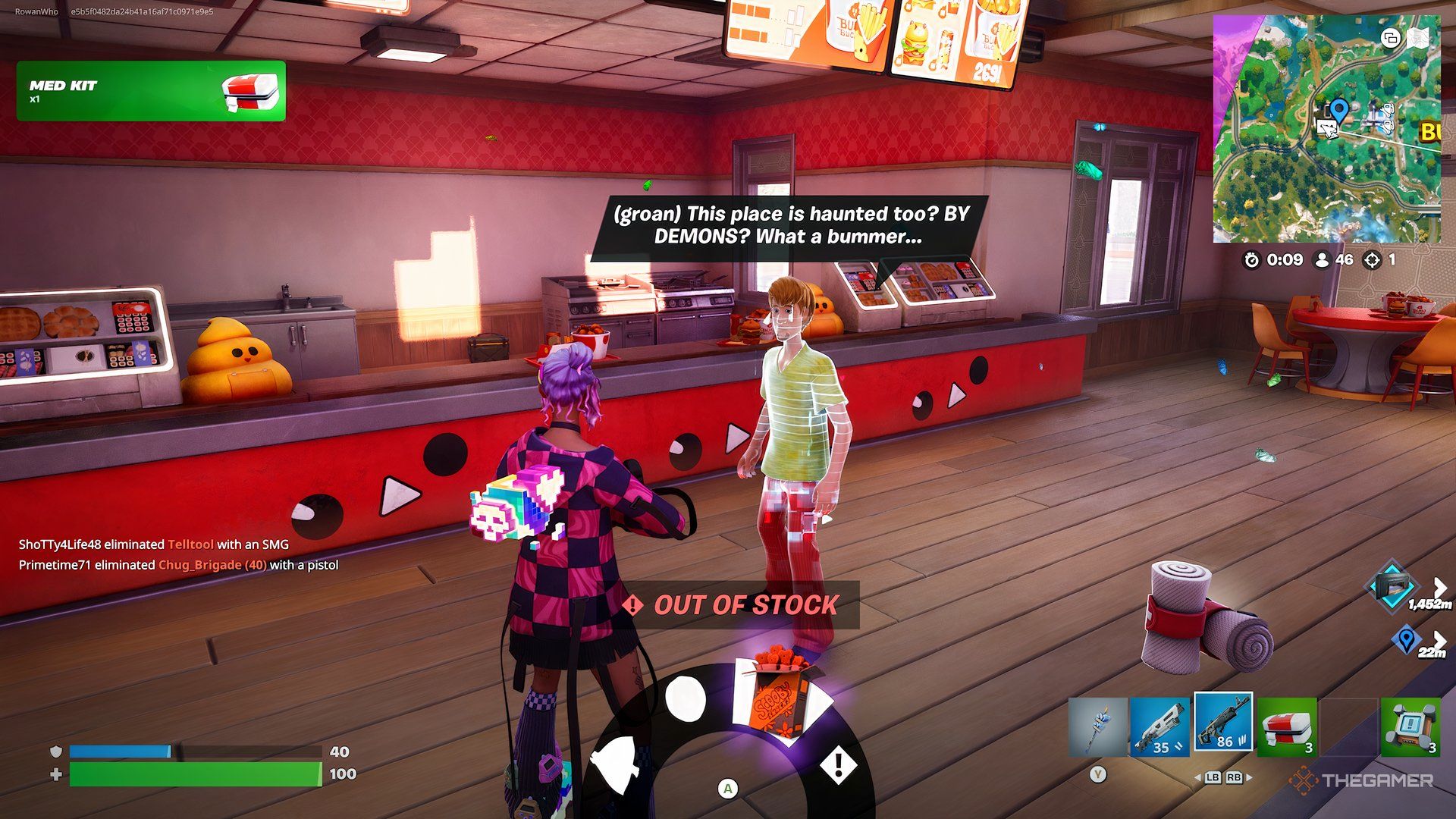Select the blank circle option on the dialogue wheel
Viewport: 1456px width, 819px height.
point(687,698)
